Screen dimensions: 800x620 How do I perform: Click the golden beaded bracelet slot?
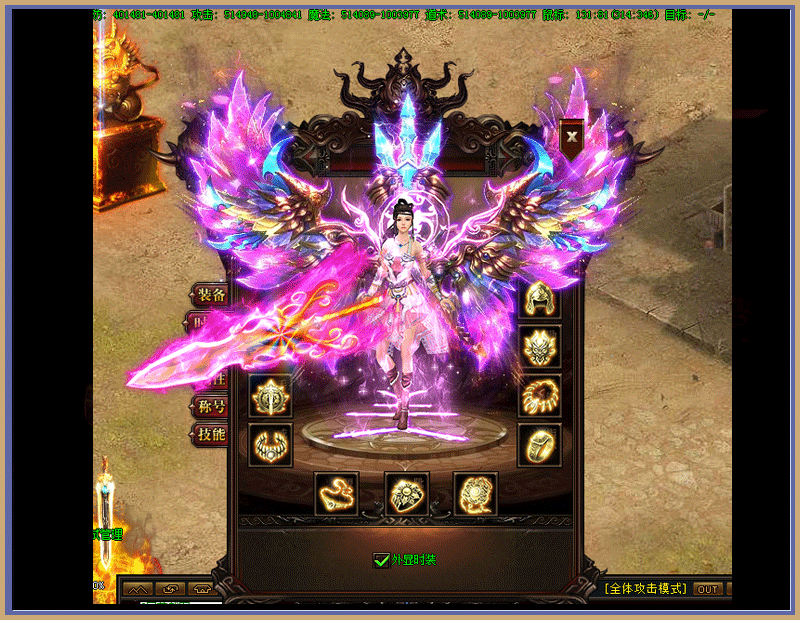tap(539, 397)
